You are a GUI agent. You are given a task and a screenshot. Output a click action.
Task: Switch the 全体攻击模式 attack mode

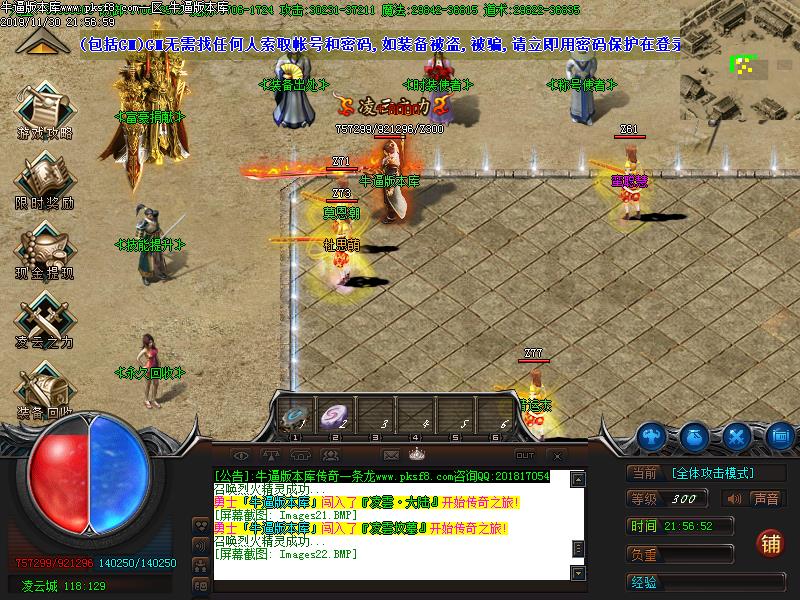coord(712,473)
